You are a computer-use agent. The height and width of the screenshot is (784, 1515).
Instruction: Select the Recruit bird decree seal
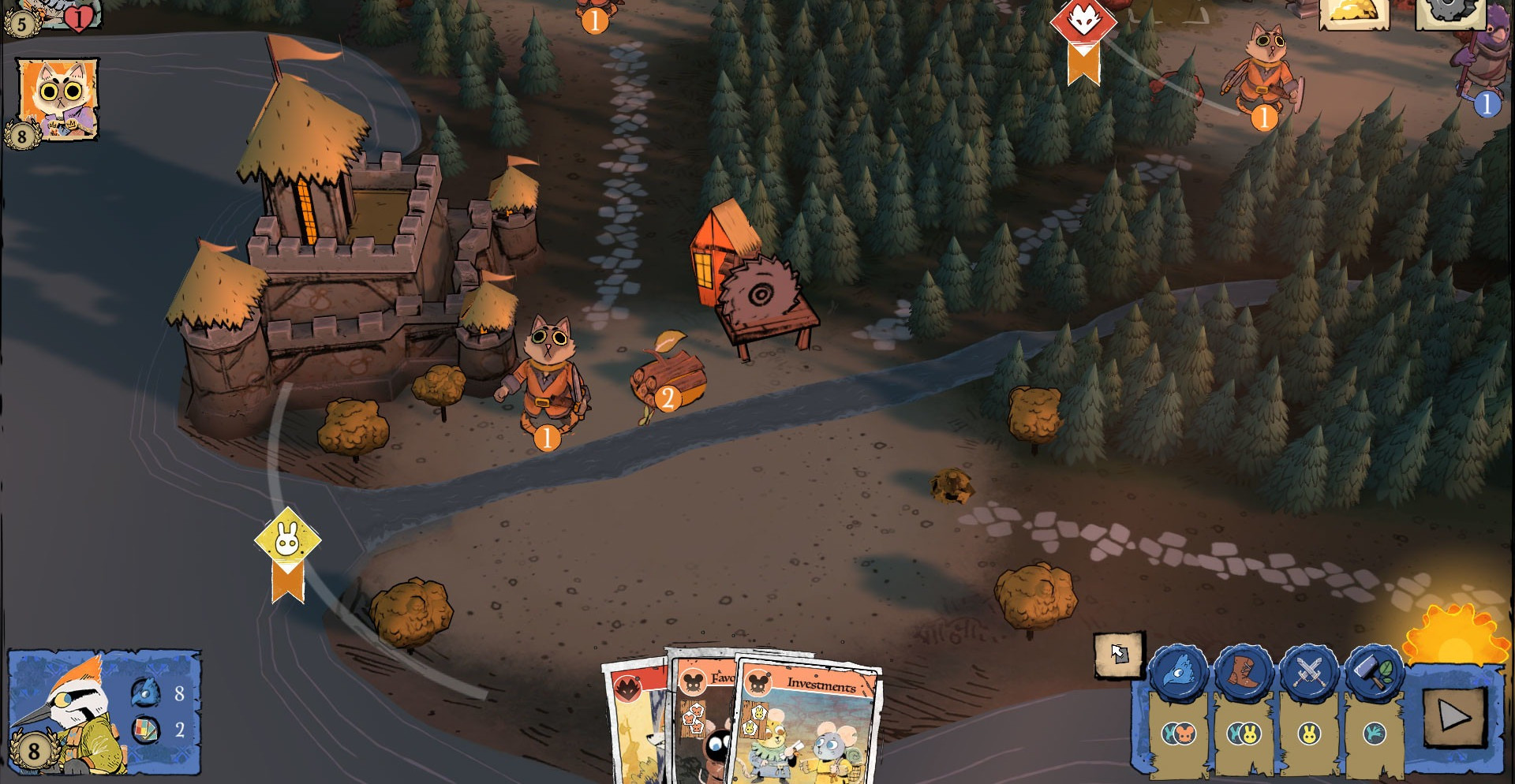pyautogui.click(x=1178, y=673)
